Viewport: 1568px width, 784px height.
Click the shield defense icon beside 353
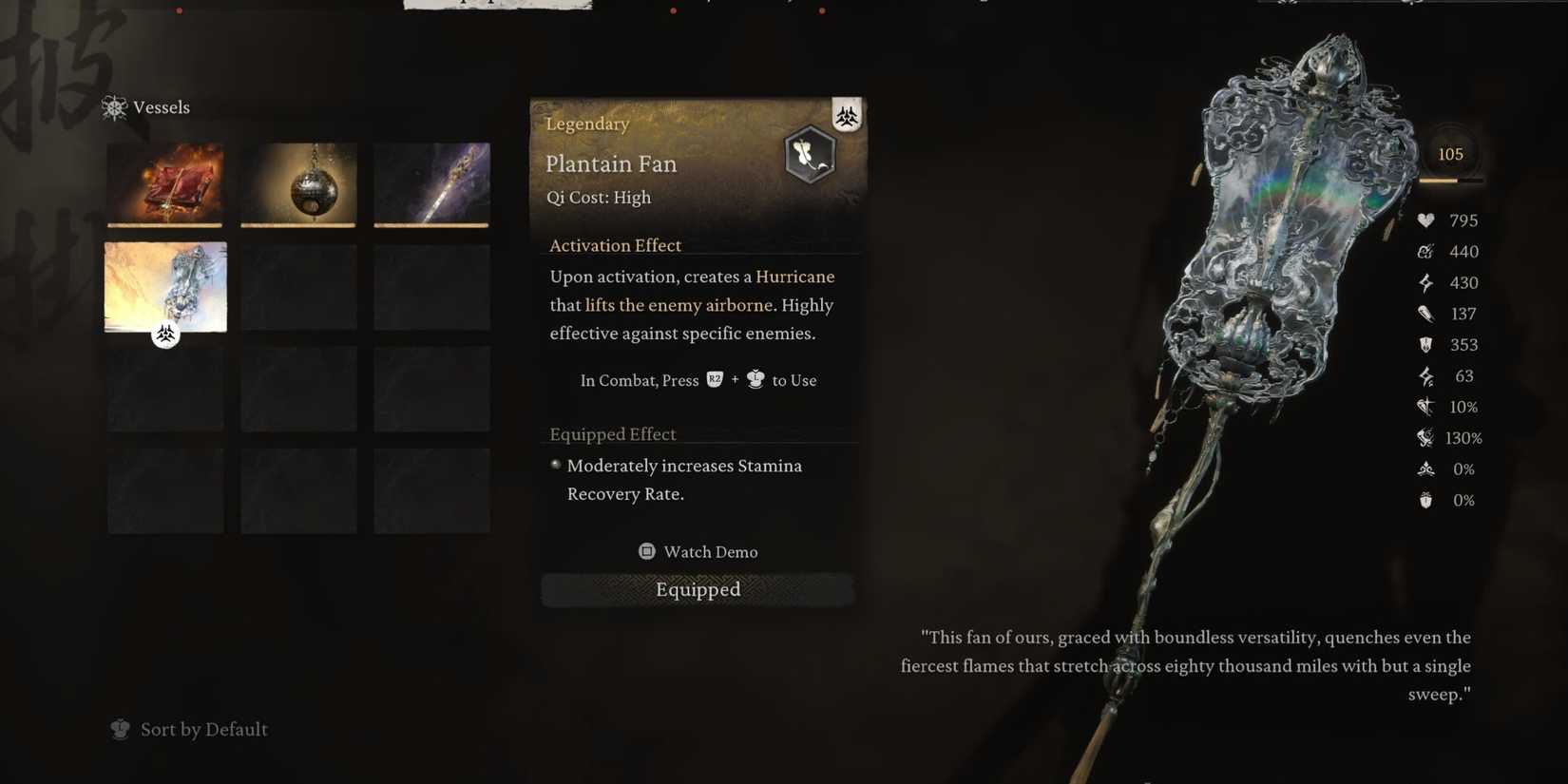[1425, 344]
